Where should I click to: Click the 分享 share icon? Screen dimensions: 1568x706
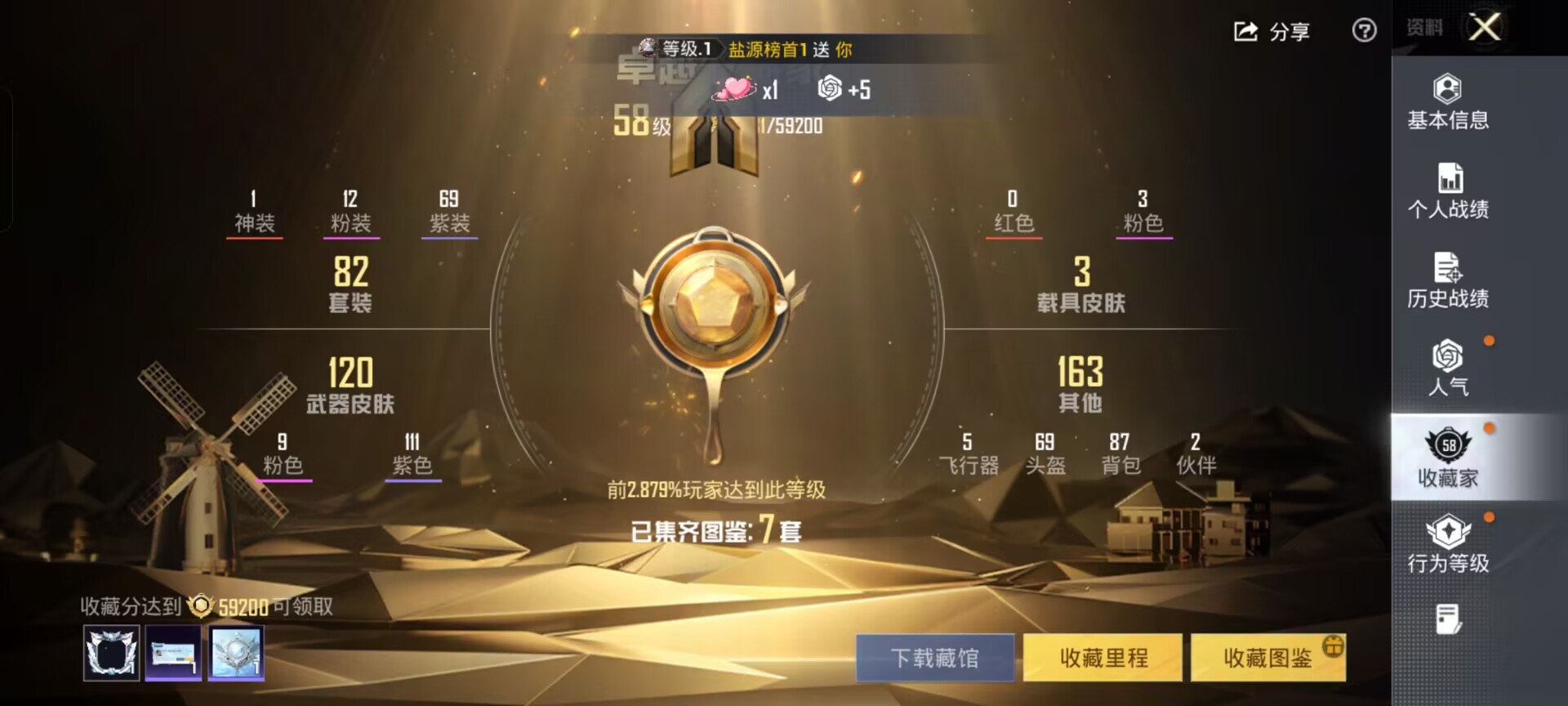(1245, 33)
